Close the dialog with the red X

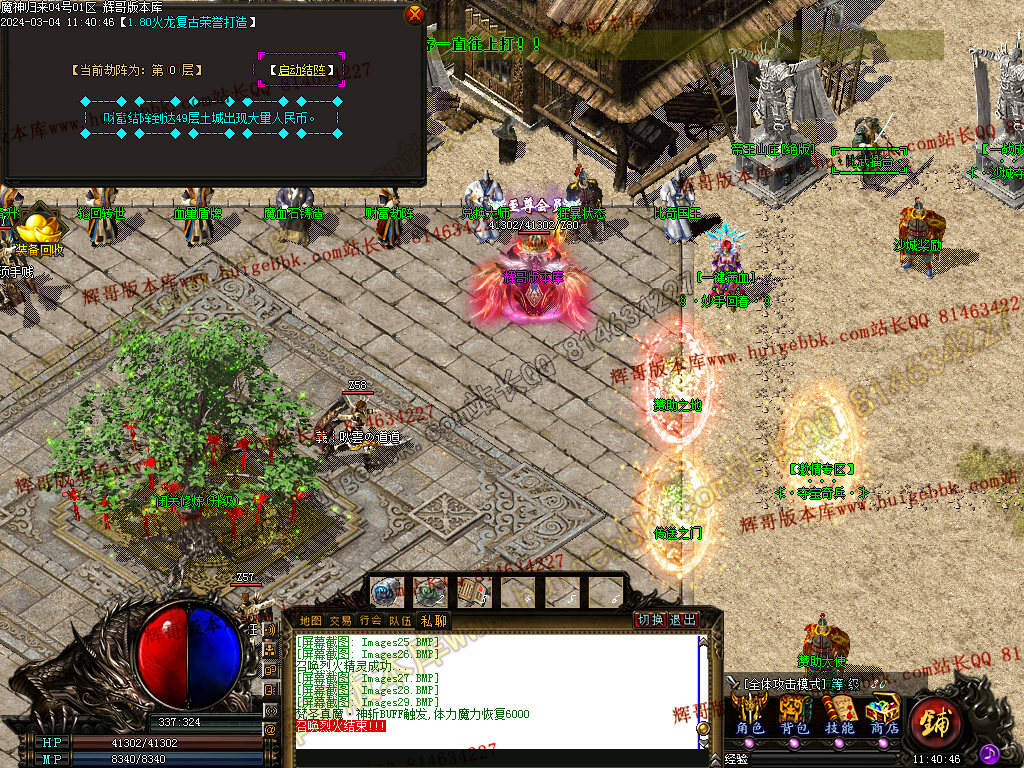point(415,14)
